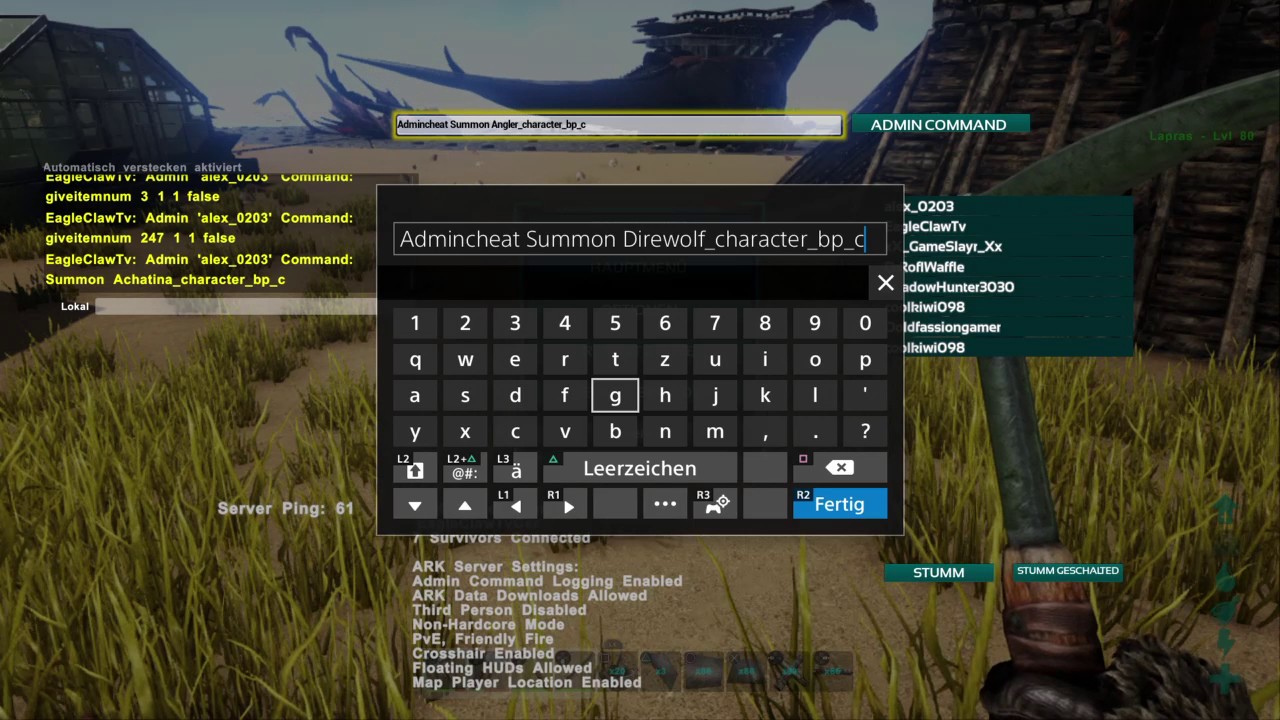Click the pink square symbol key

point(803,459)
